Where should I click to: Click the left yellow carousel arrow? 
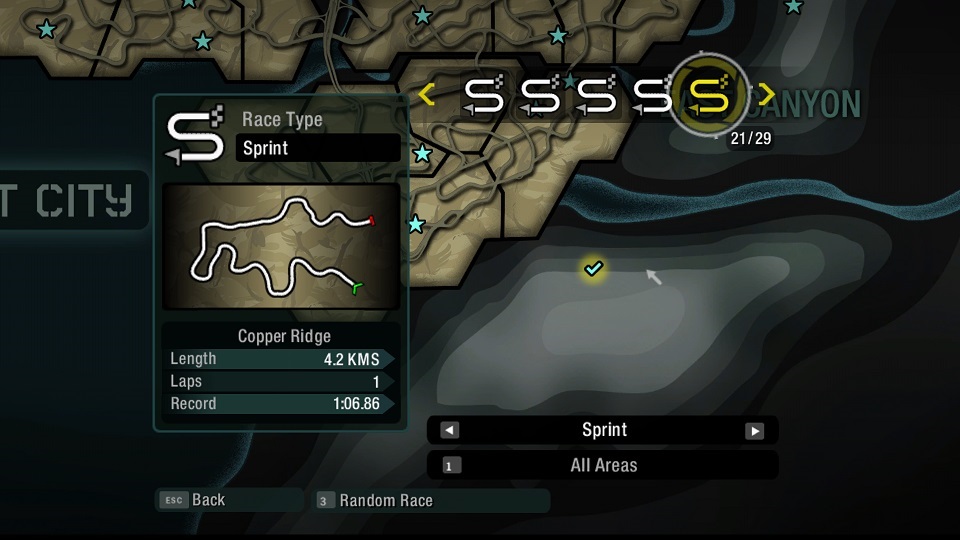coord(427,95)
